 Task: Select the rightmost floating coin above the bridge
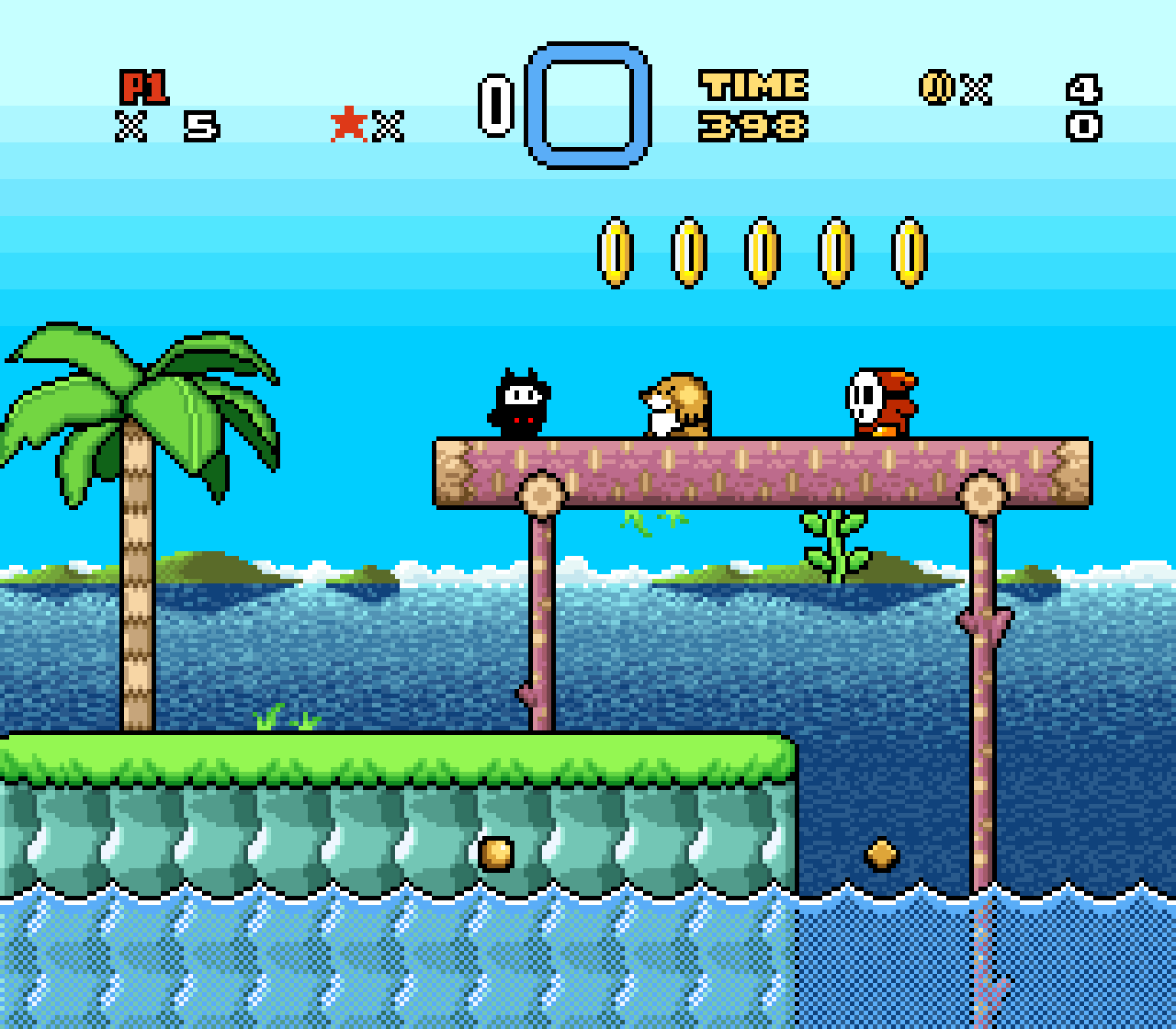coord(909,253)
